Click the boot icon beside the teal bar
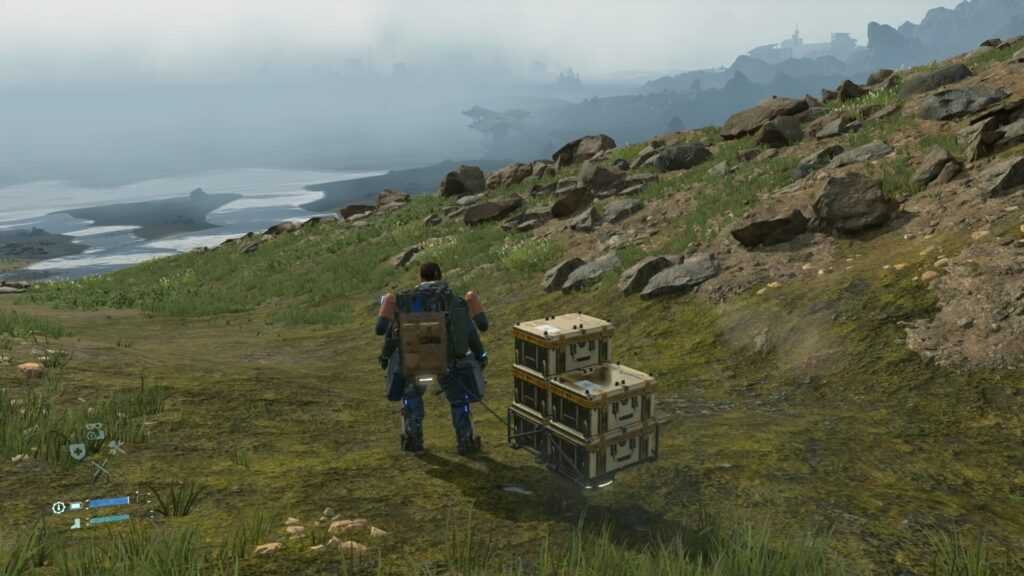This screenshot has height=576, width=1024. [x=75, y=522]
